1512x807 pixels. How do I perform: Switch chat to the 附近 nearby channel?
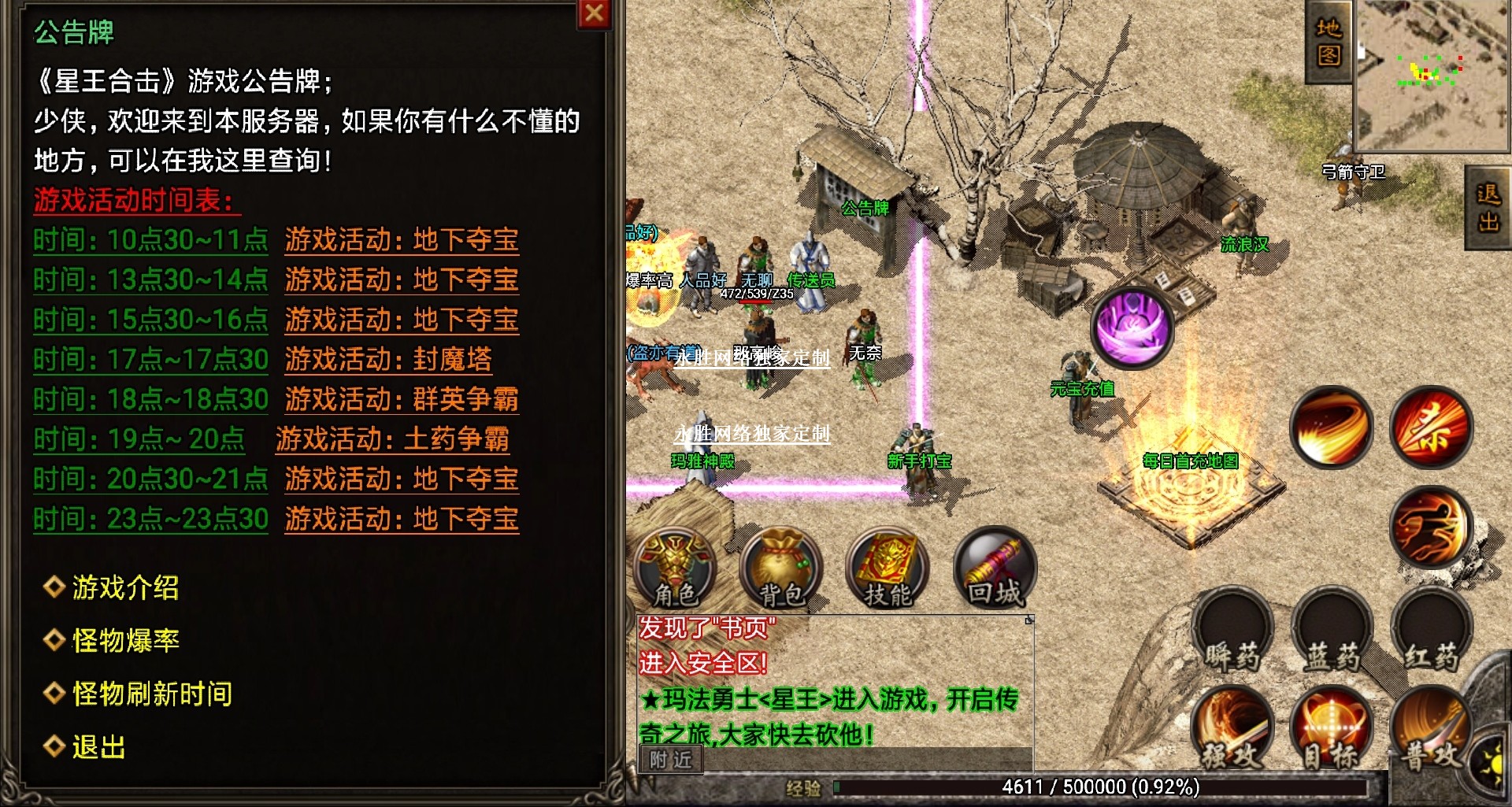pyautogui.click(x=670, y=760)
